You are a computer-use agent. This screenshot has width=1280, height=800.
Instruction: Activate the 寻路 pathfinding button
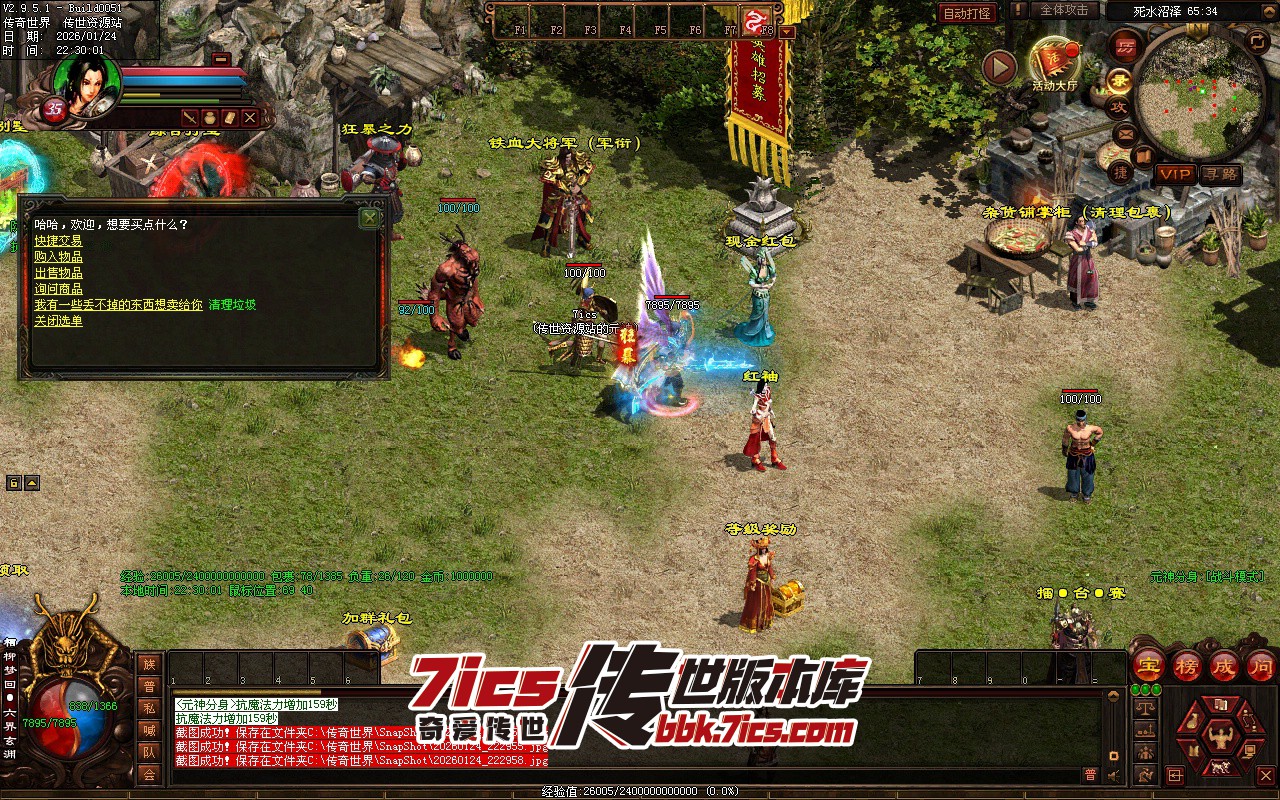point(1220,174)
